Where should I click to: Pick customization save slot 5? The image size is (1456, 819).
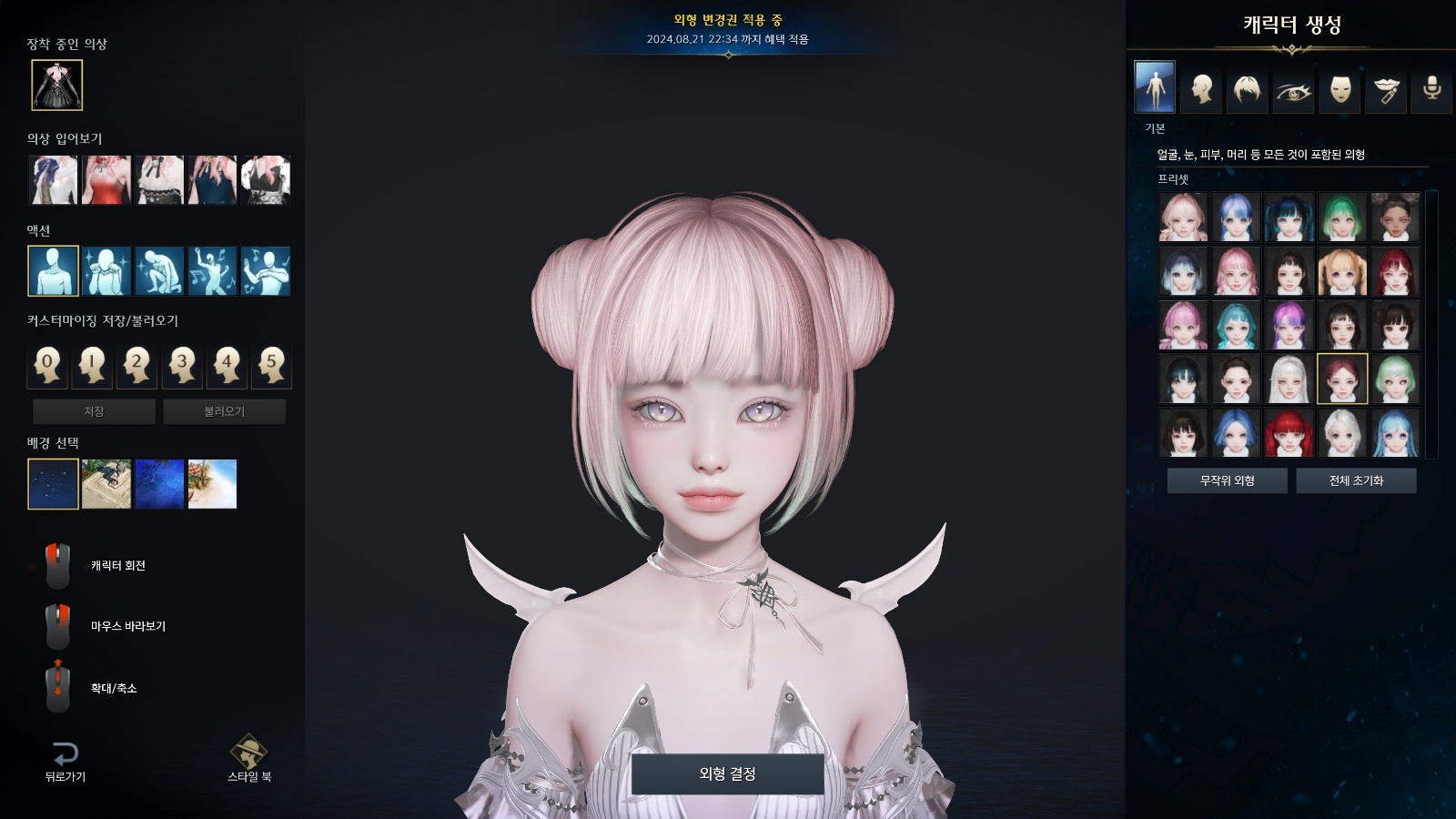(271, 365)
